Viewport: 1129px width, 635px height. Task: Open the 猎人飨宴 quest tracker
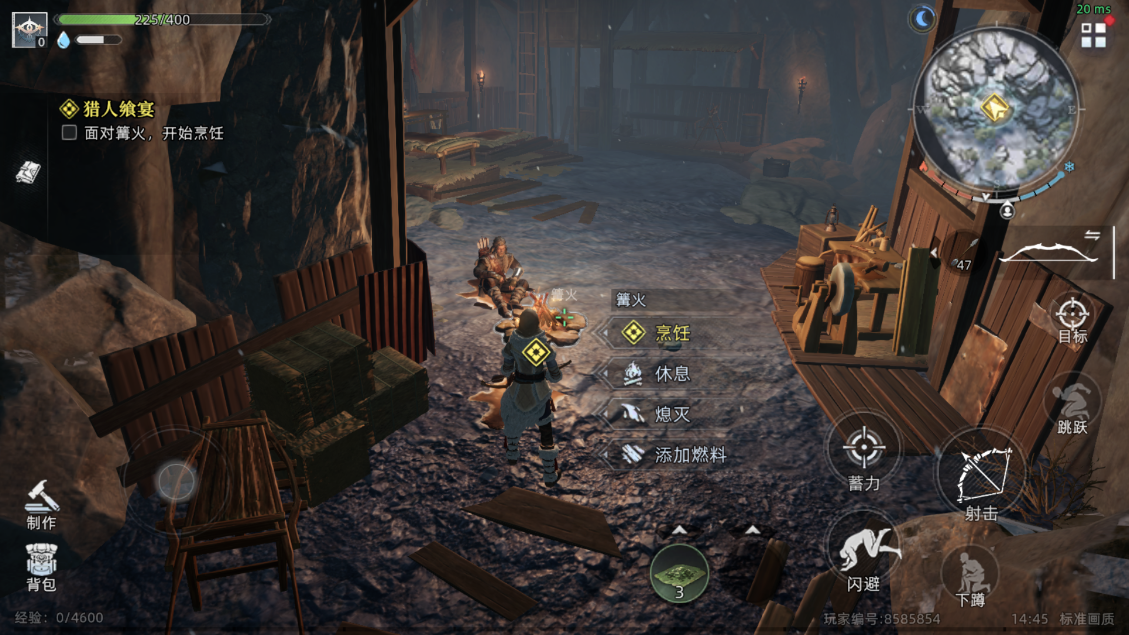(110, 109)
